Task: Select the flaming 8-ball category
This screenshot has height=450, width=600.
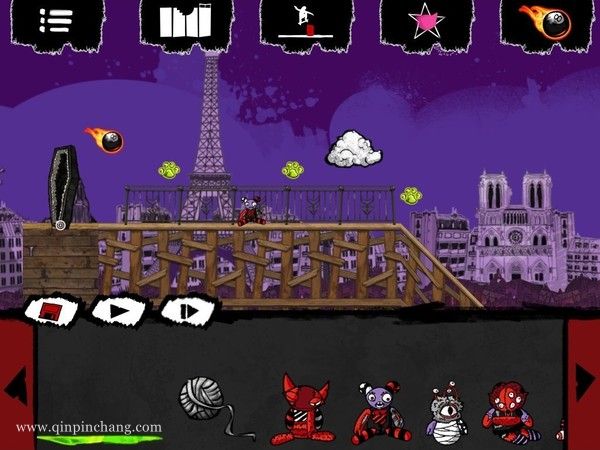Action: point(543,21)
